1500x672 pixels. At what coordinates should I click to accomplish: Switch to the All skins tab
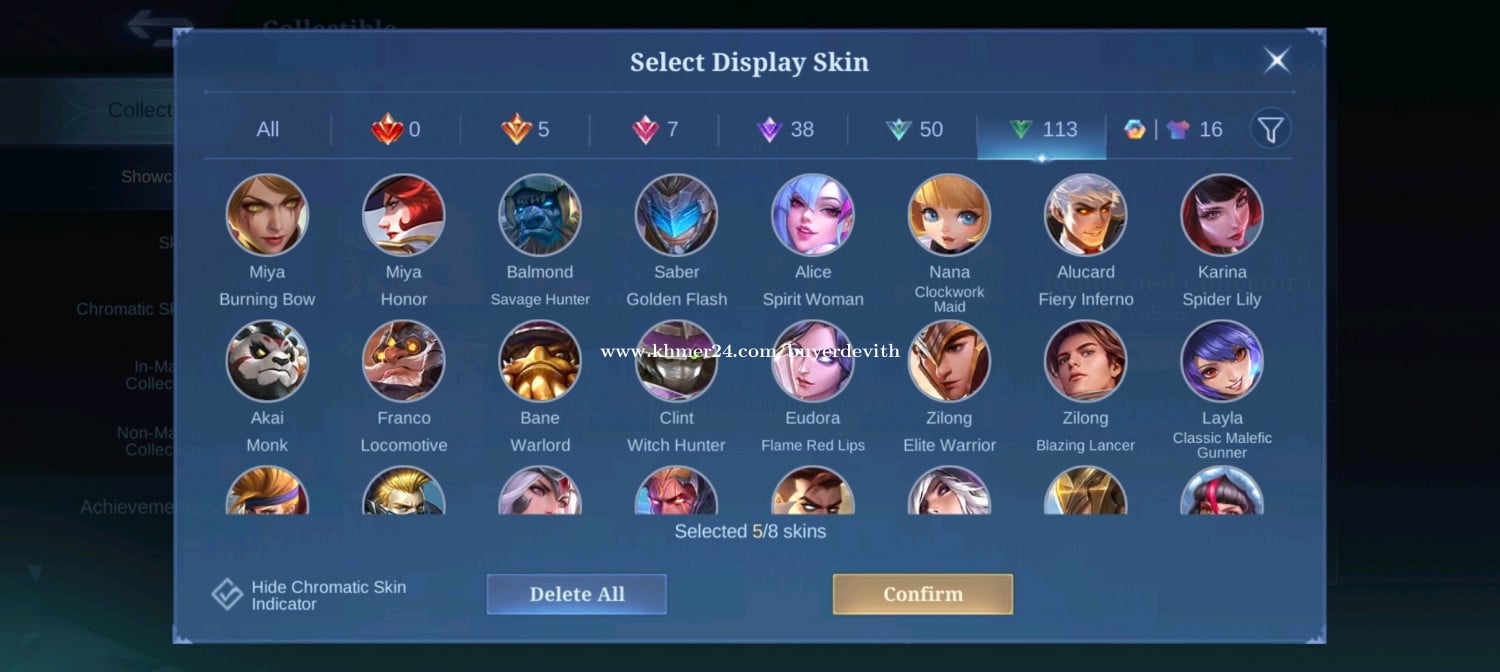click(x=267, y=130)
